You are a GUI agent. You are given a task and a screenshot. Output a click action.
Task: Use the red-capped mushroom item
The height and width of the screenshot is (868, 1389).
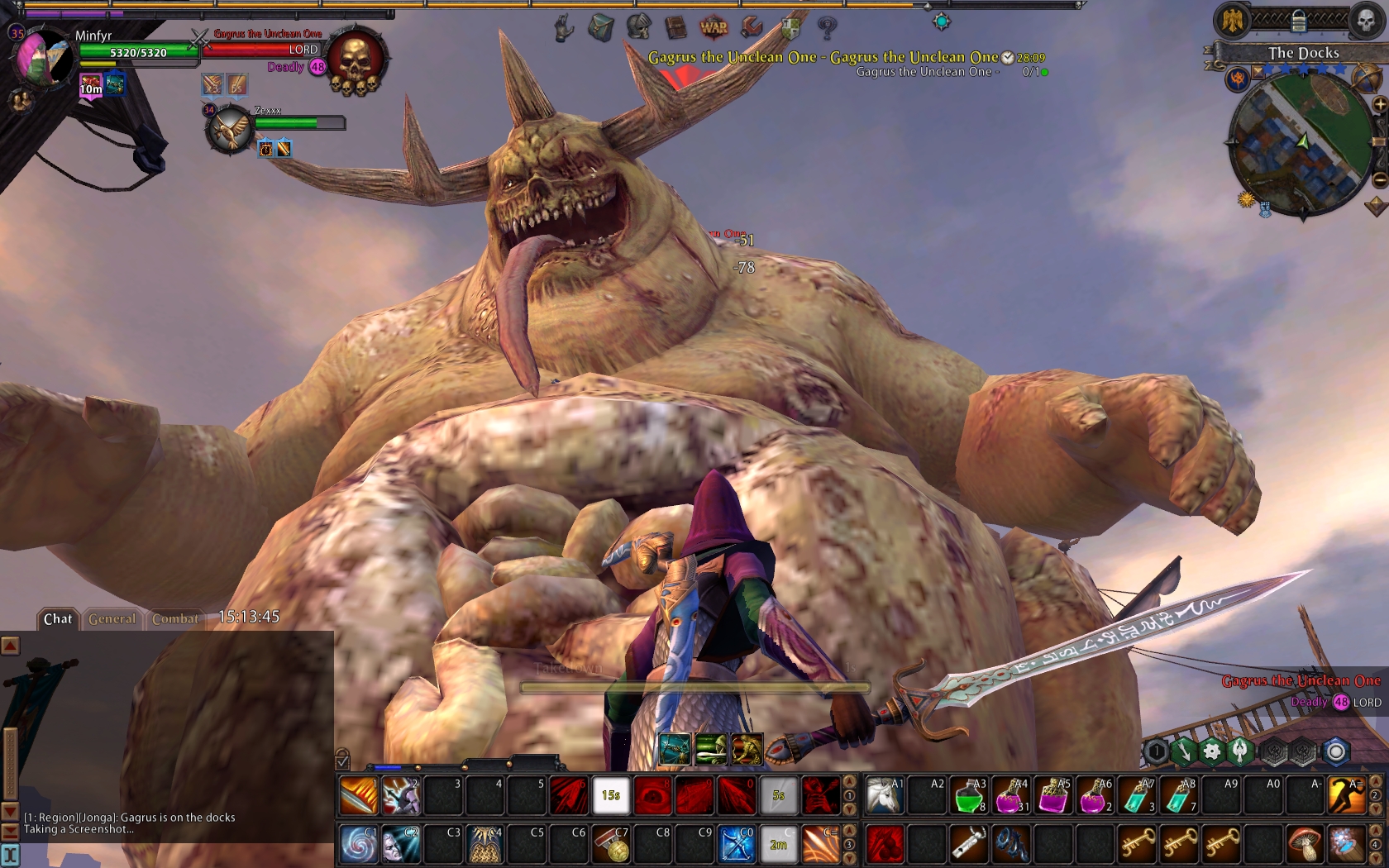[1304, 844]
